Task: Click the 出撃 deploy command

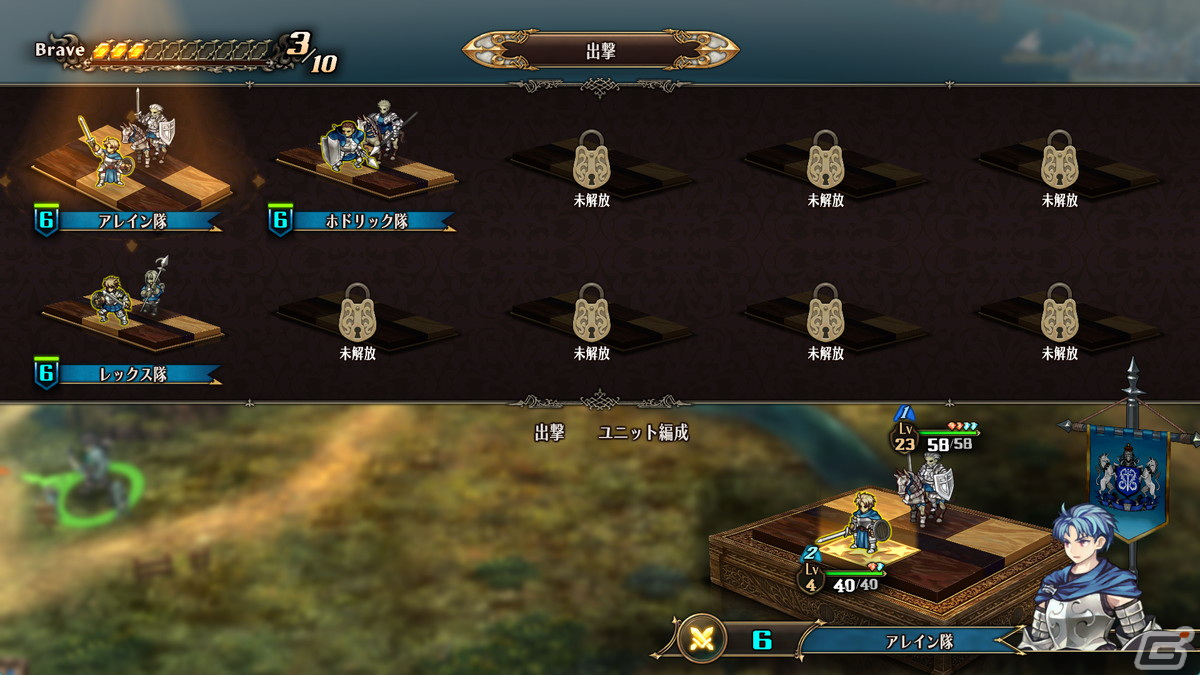Action: click(549, 433)
